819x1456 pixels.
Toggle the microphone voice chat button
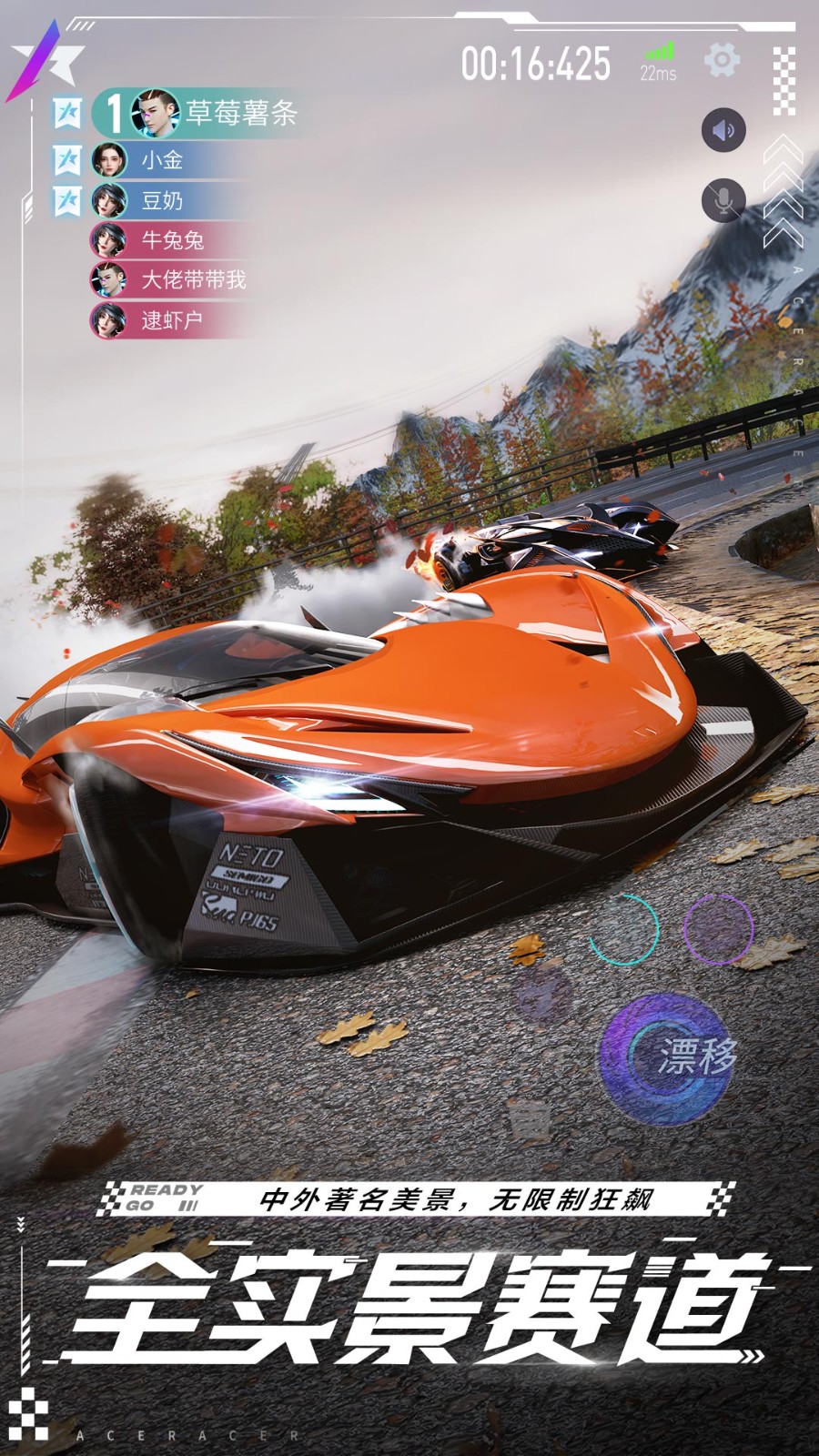[x=723, y=199]
